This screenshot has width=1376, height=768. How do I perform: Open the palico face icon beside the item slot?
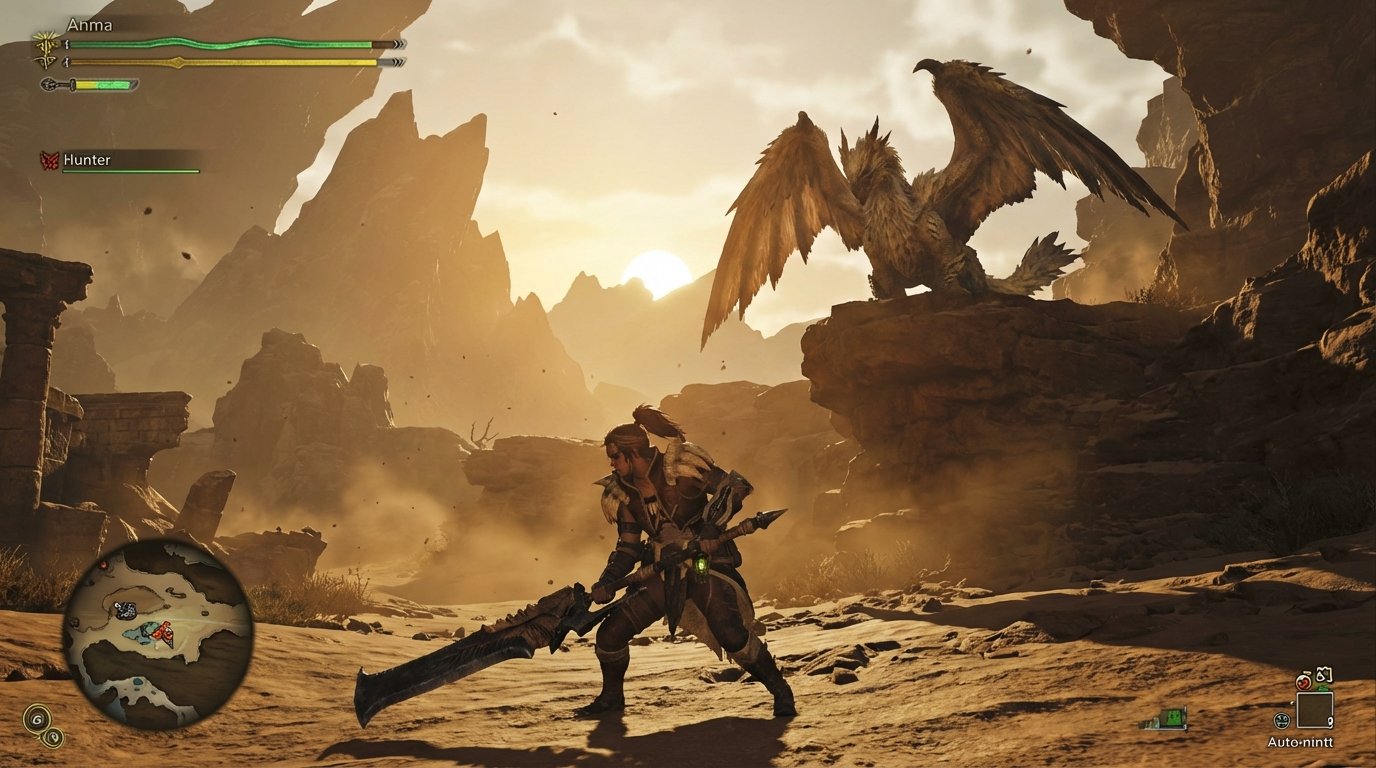(x=1283, y=718)
